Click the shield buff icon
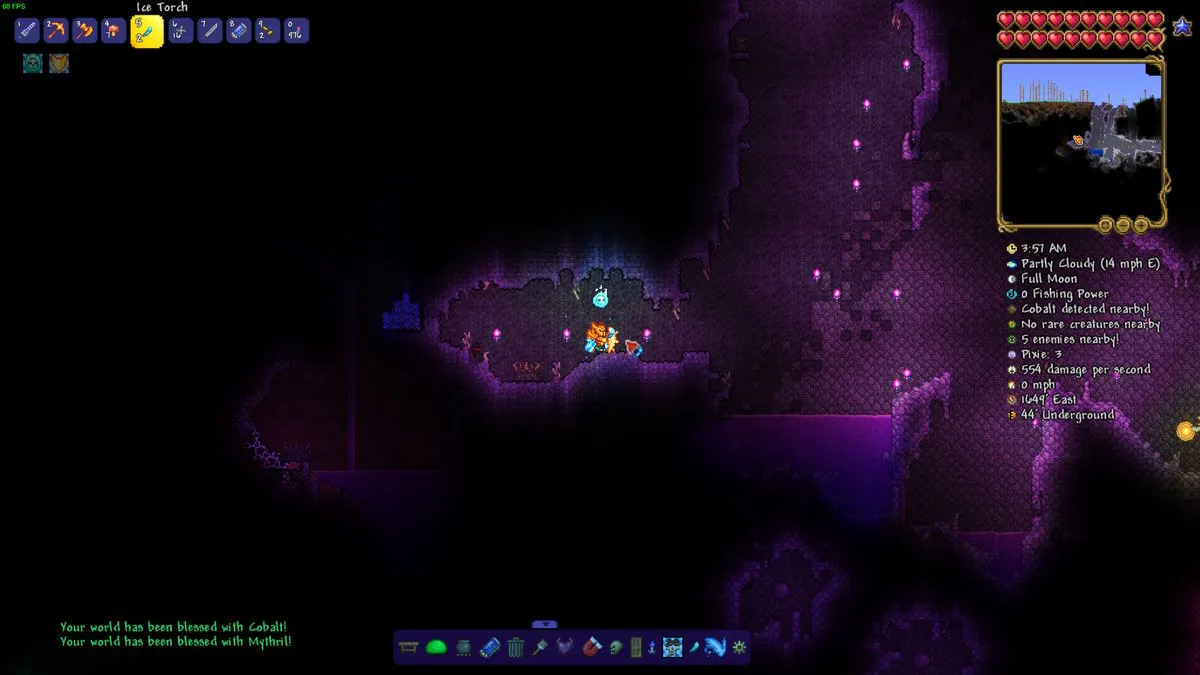Image resolution: width=1200 pixels, height=675 pixels. (59, 63)
